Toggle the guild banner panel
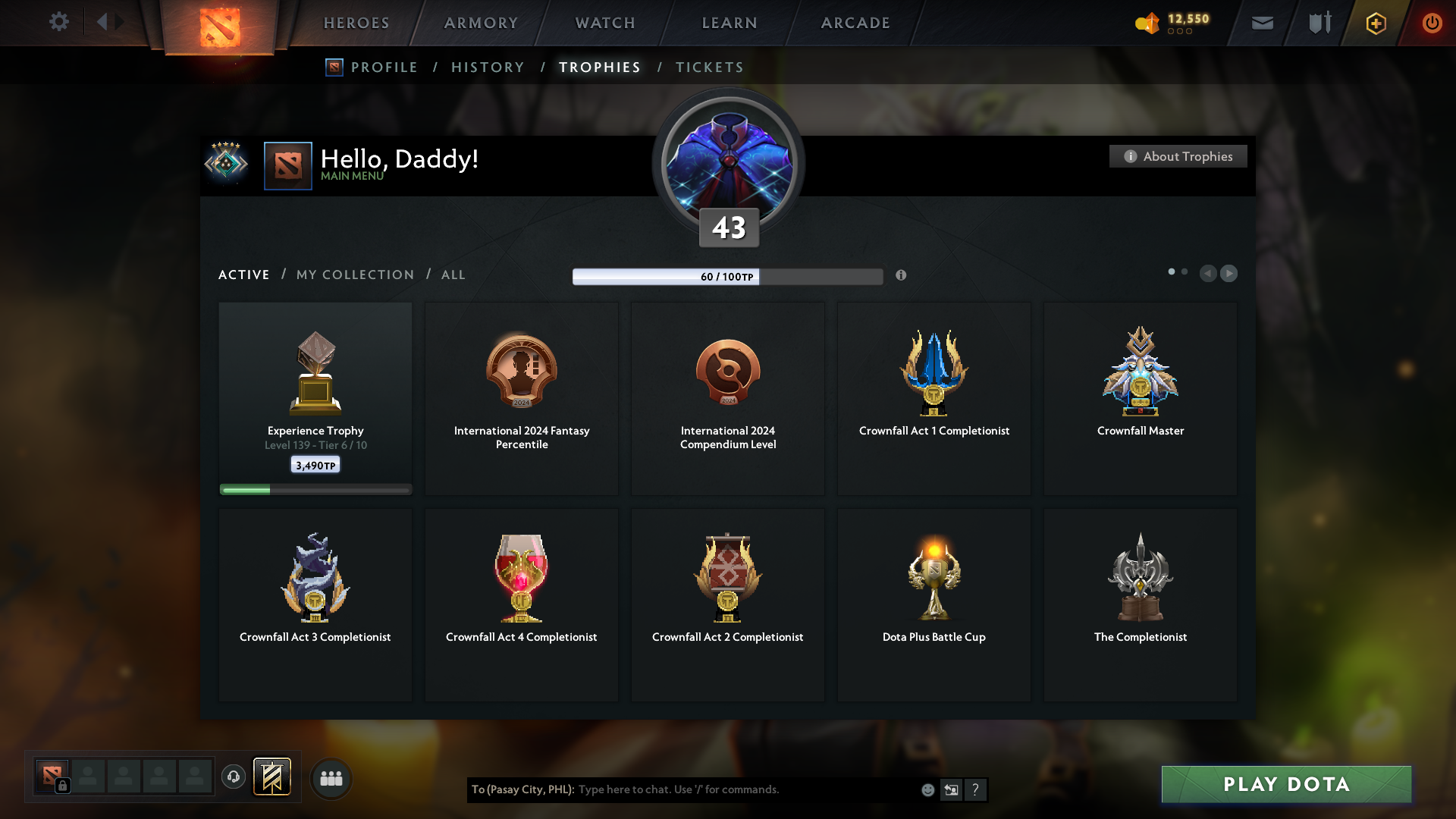The height and width of the screenshot is (819, 1456). click(x=273, y=777)
